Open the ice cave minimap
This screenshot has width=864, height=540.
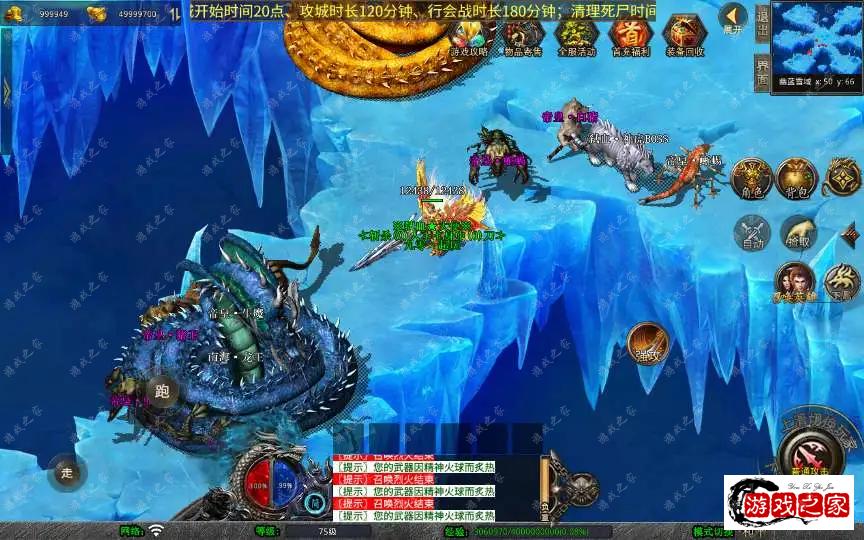click(x=818, y=40)
